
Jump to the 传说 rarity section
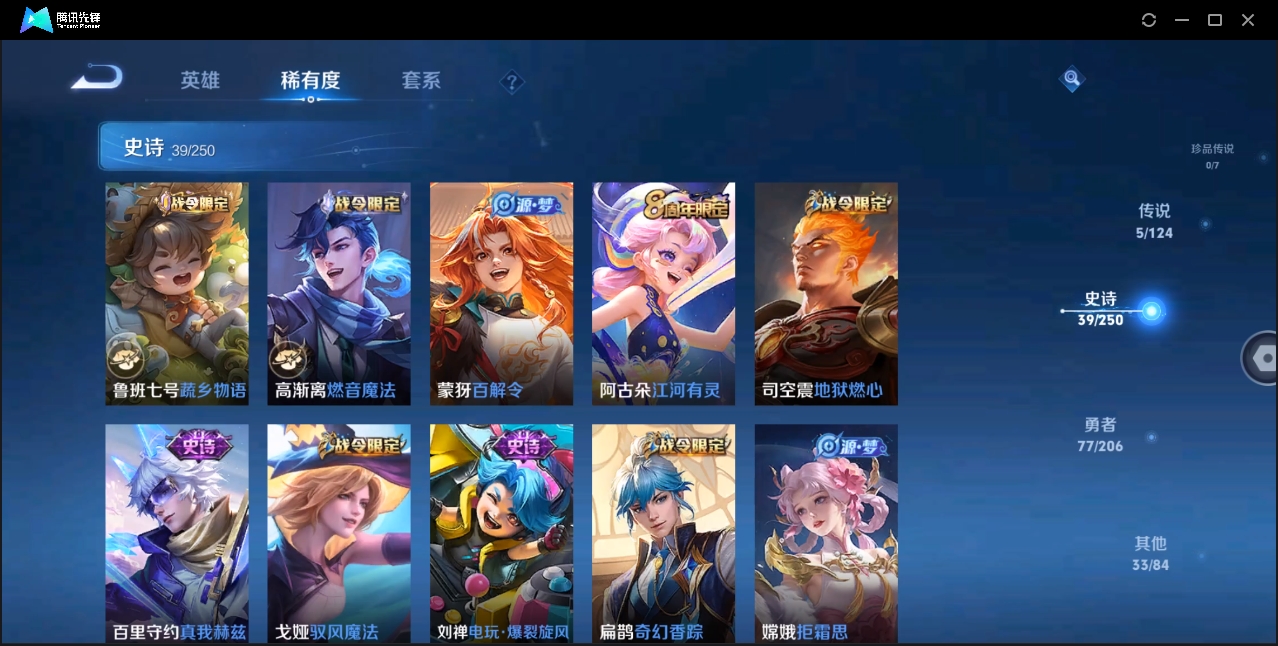click(1154, 221)
